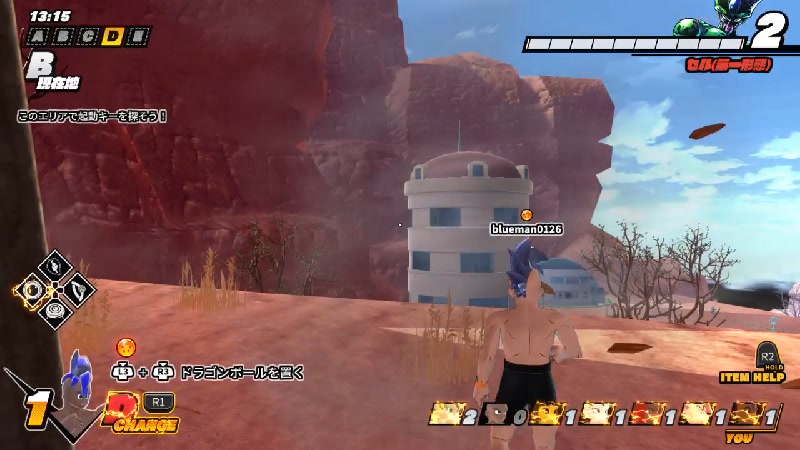Click the large B current-area marker
The image size is (800, 450).
(x=41, y=65)
